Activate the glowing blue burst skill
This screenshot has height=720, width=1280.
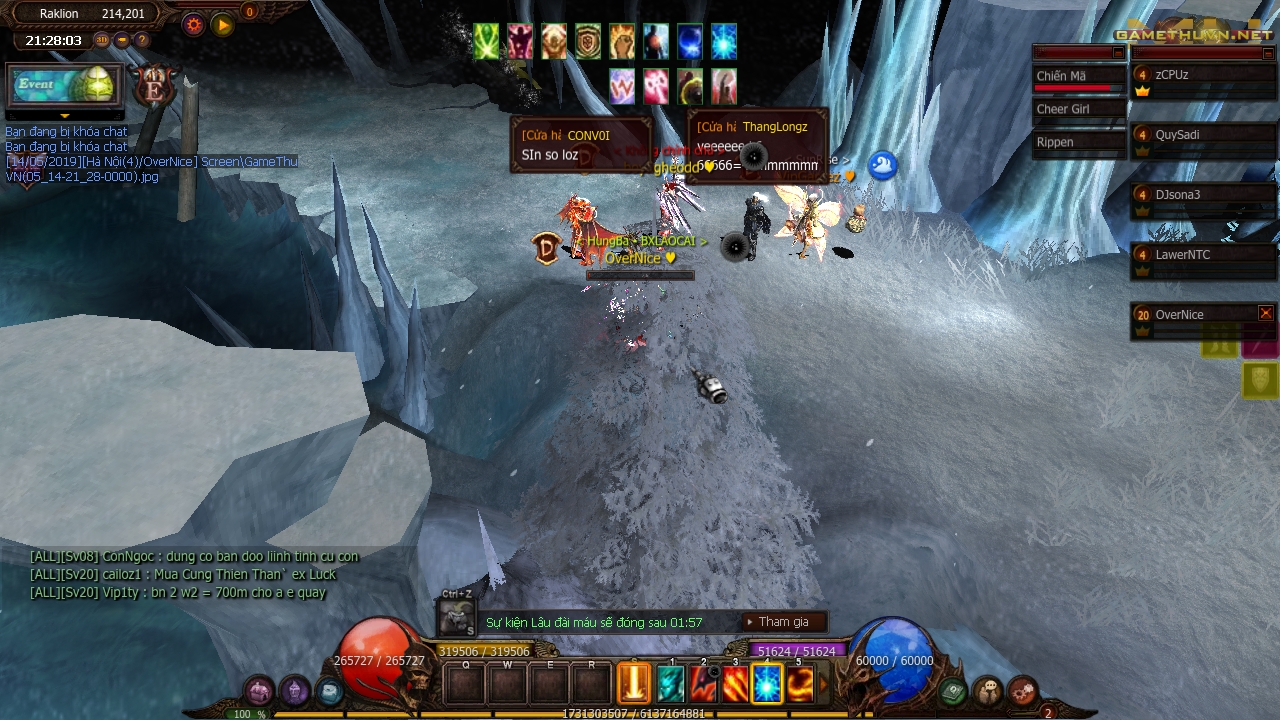[x=767, y=684]
